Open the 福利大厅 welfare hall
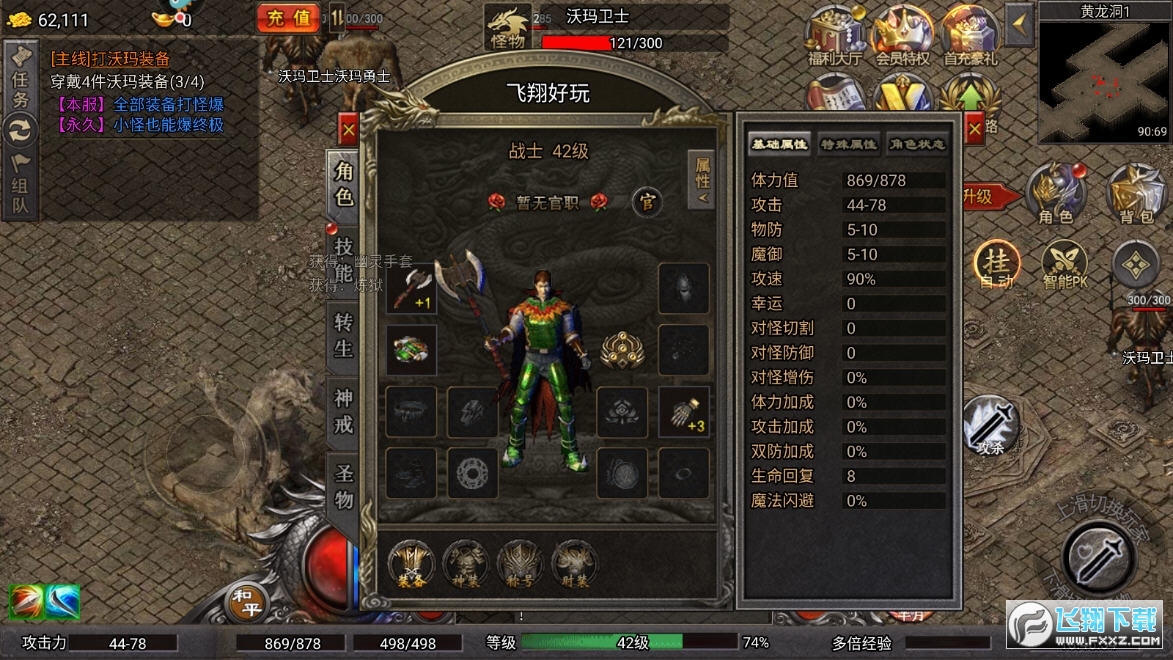 (x=834, y=36)
